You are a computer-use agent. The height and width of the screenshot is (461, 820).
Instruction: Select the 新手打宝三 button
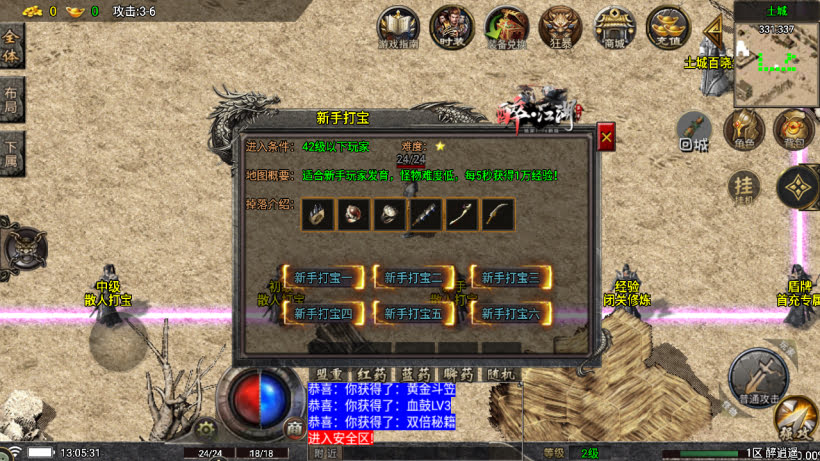click(511, 278)
